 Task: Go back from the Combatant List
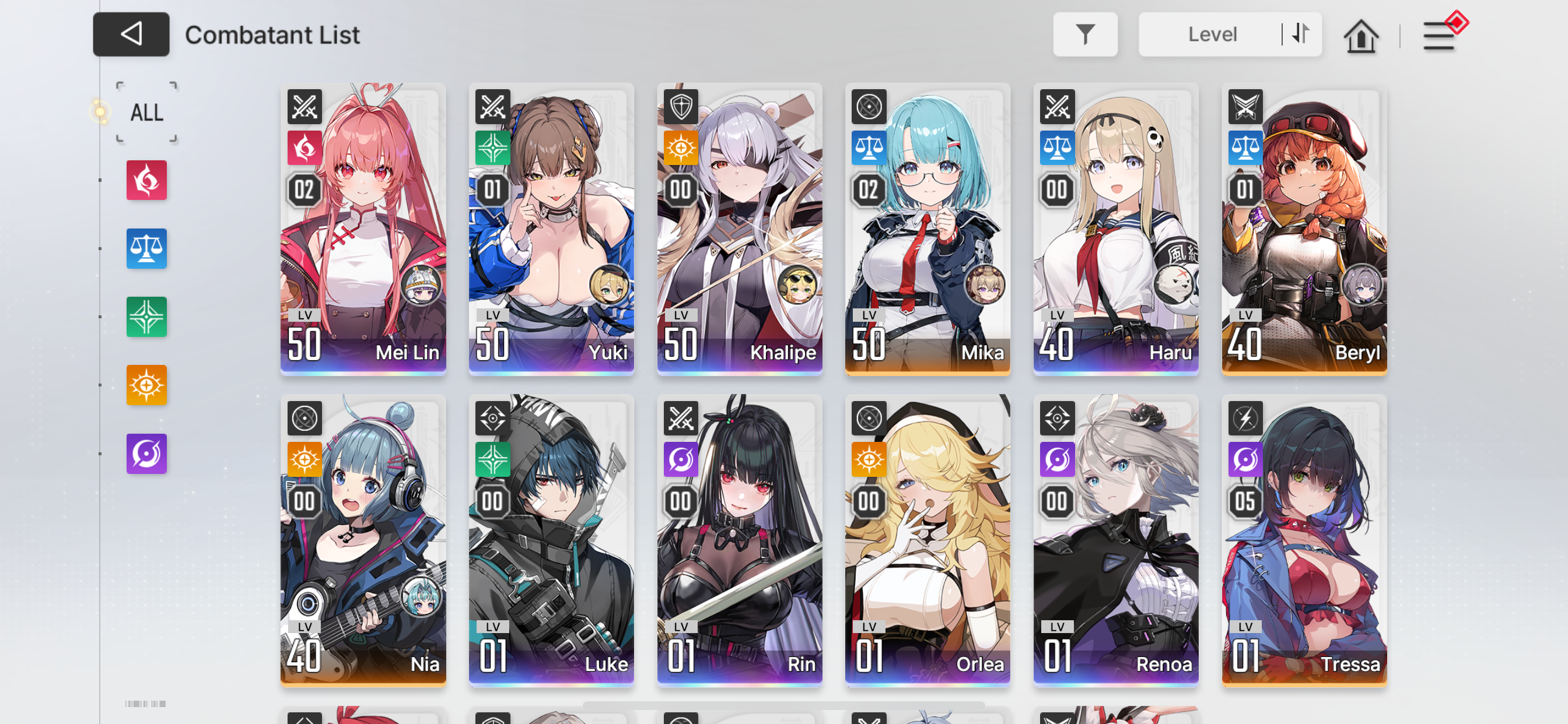[131, 34]
